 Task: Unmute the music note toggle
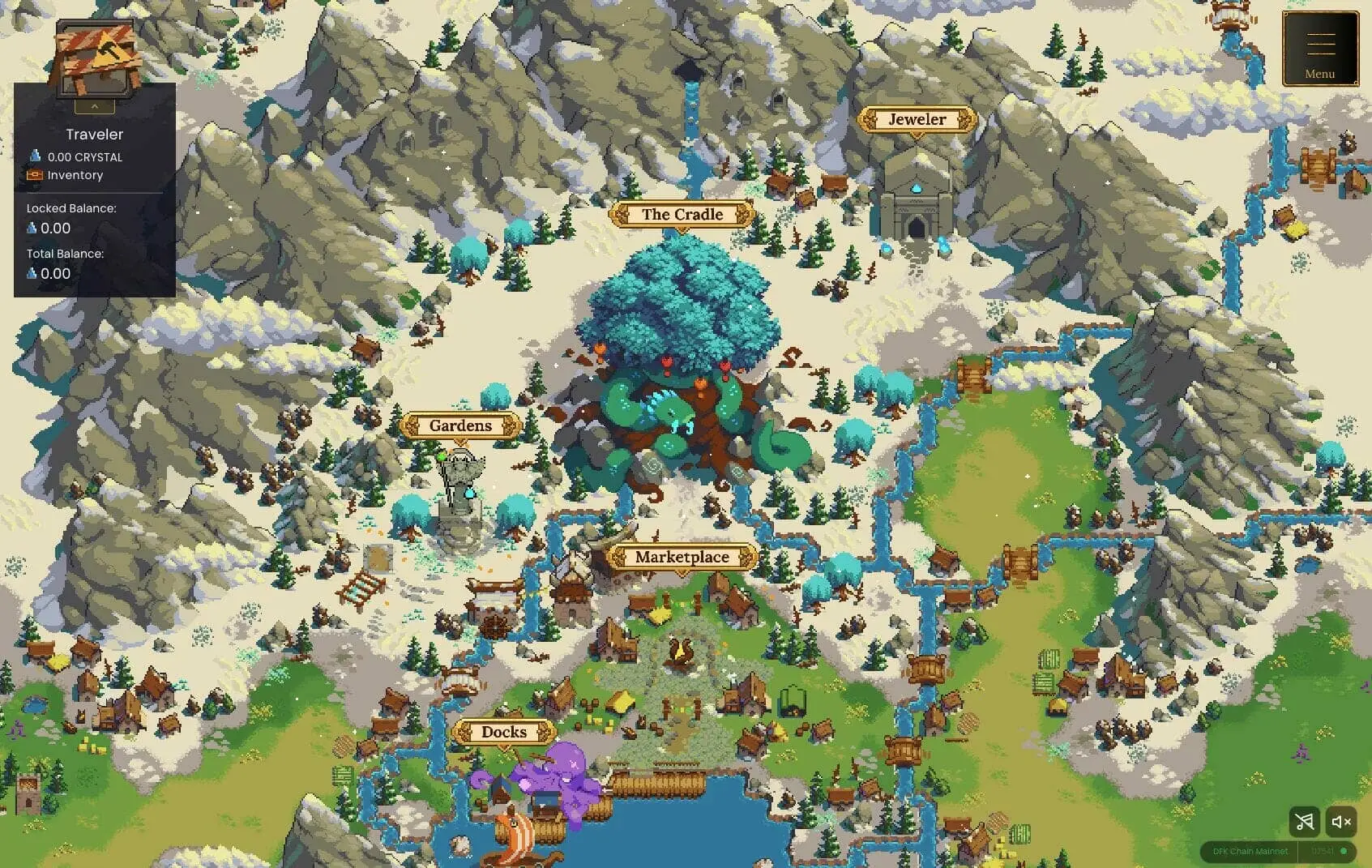pyautogui.click(x=1304, y=822)
